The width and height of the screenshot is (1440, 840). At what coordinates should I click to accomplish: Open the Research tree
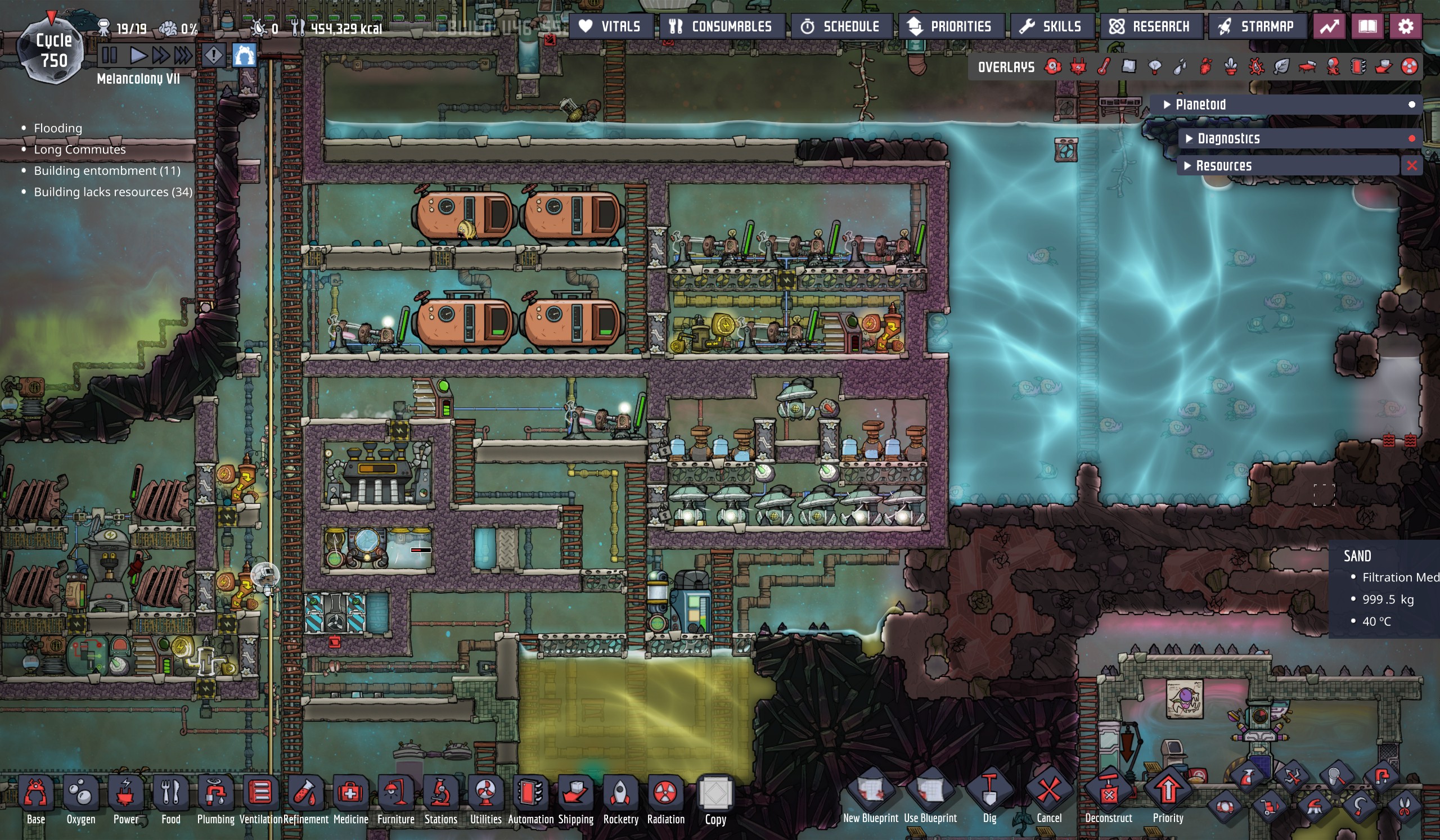pos(1150,26)
